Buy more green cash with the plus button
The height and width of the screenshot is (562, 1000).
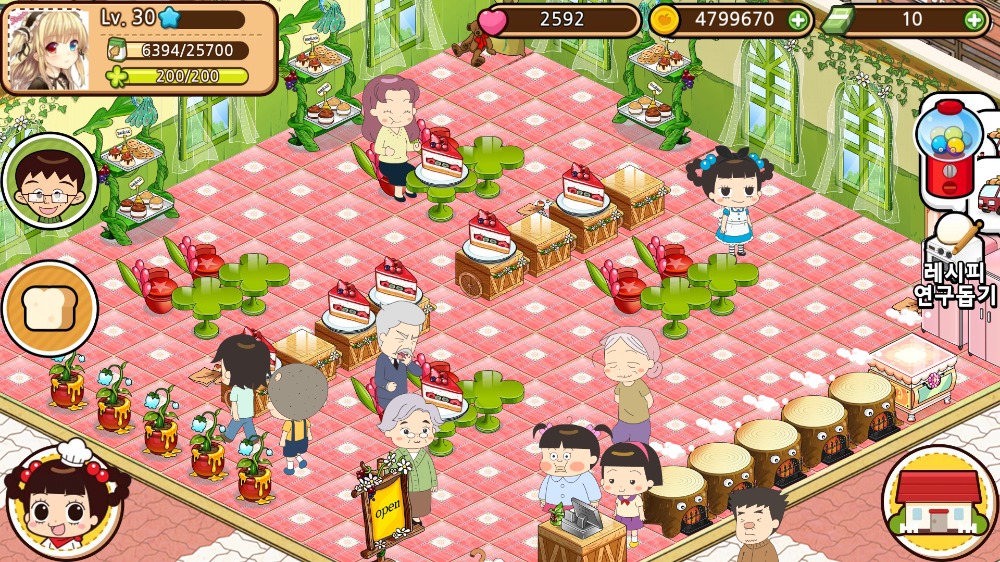(973, 19)
